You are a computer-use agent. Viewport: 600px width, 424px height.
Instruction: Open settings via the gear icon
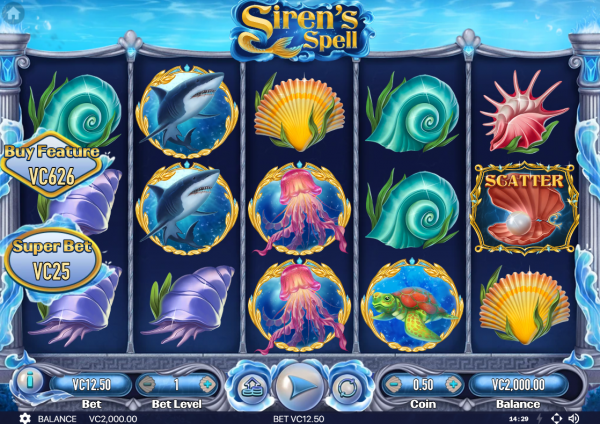point(25,417)
